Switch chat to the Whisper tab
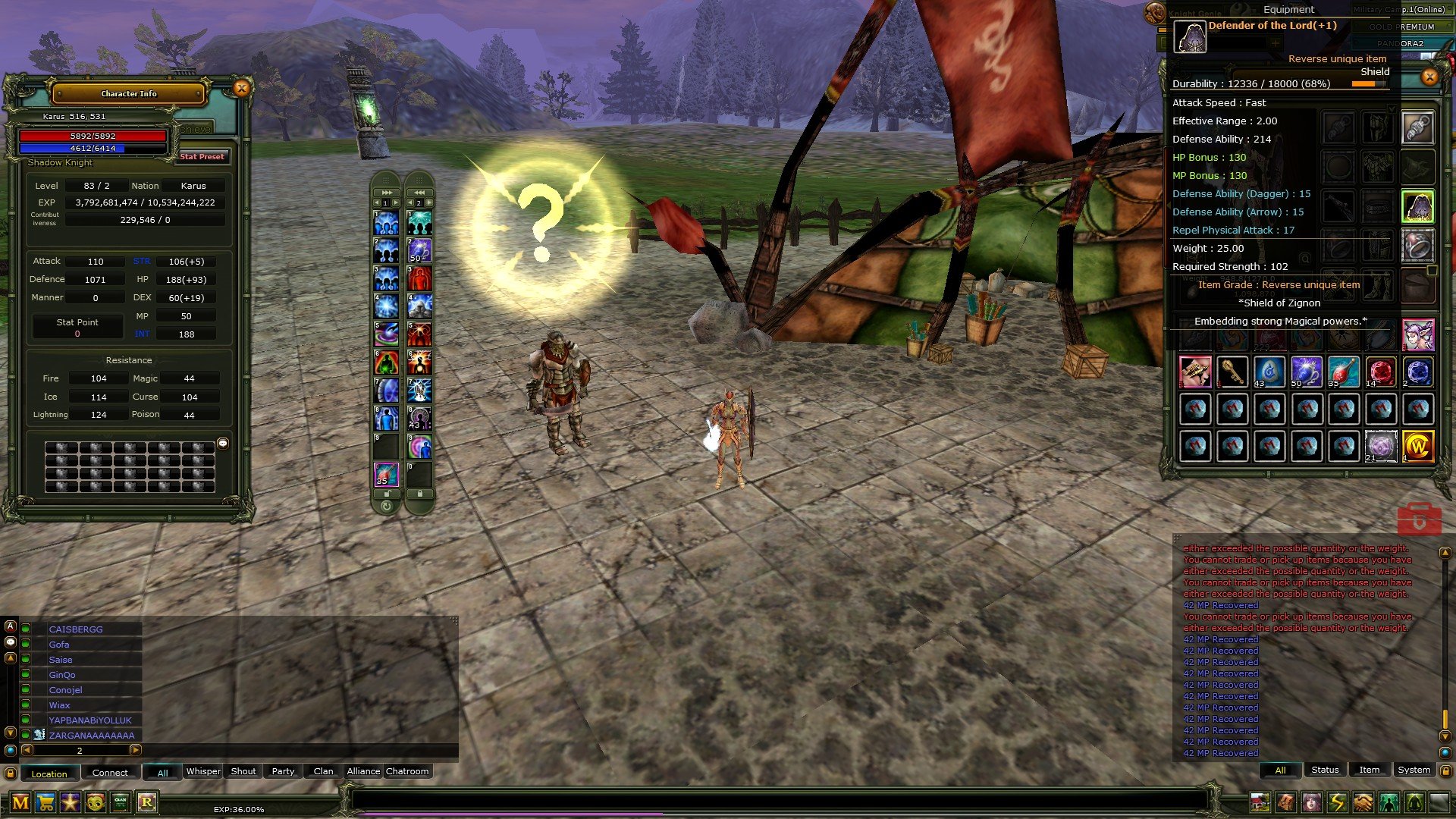This screenshot has width=1456, height=819. (203, 771)
